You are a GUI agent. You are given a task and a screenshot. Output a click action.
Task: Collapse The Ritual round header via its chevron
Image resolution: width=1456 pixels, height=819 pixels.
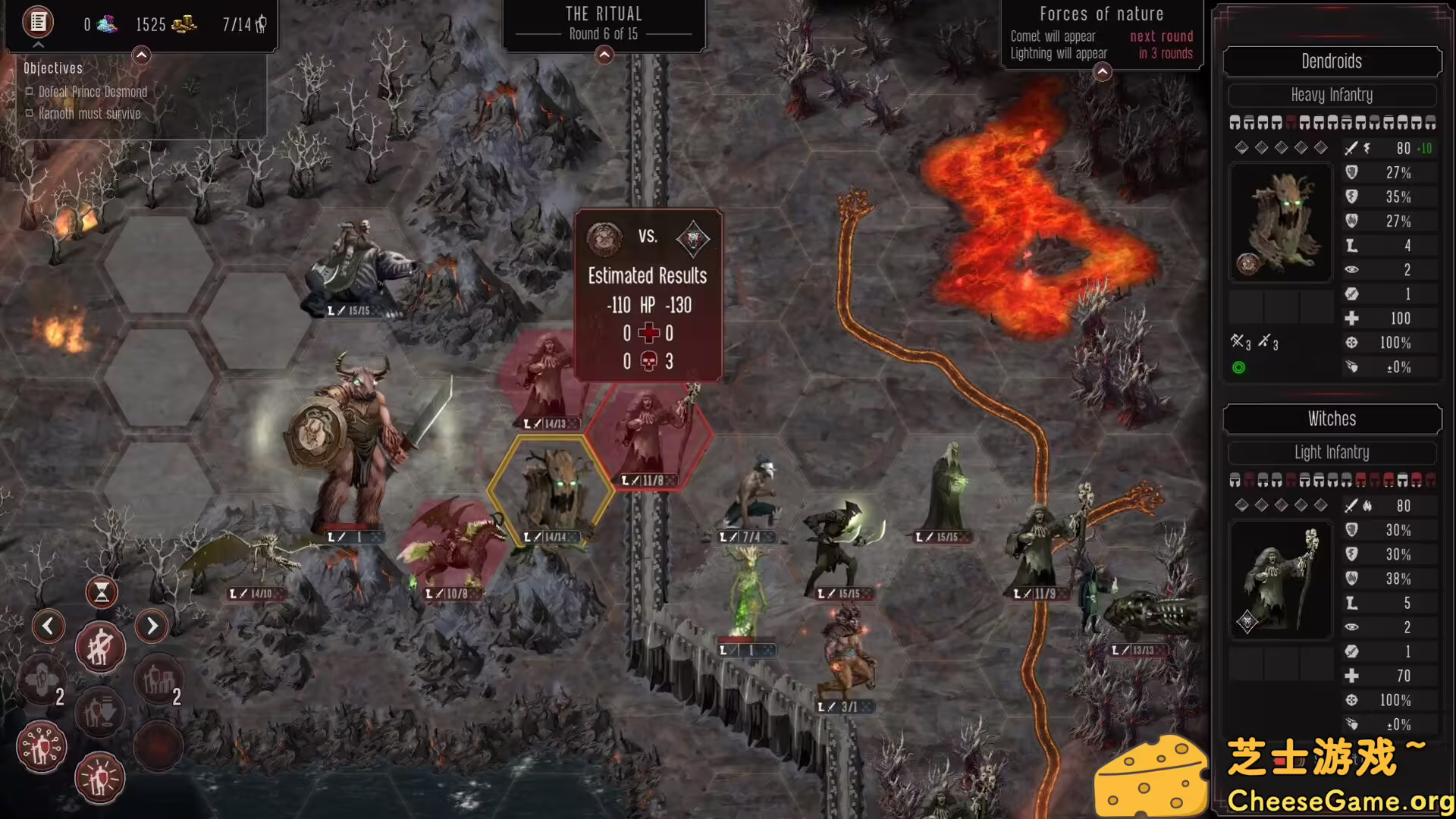tap(604, 55)
